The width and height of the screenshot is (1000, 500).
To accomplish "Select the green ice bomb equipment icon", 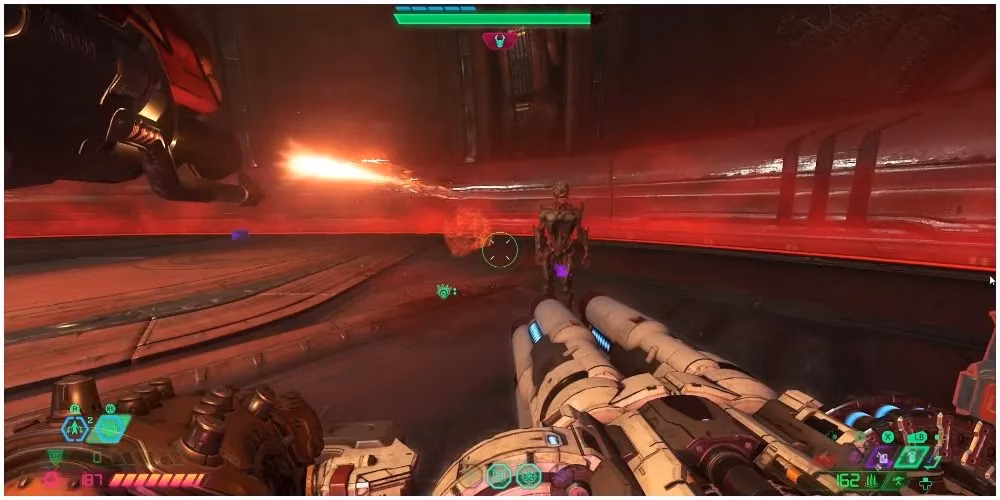I will [x=108, y=429].
